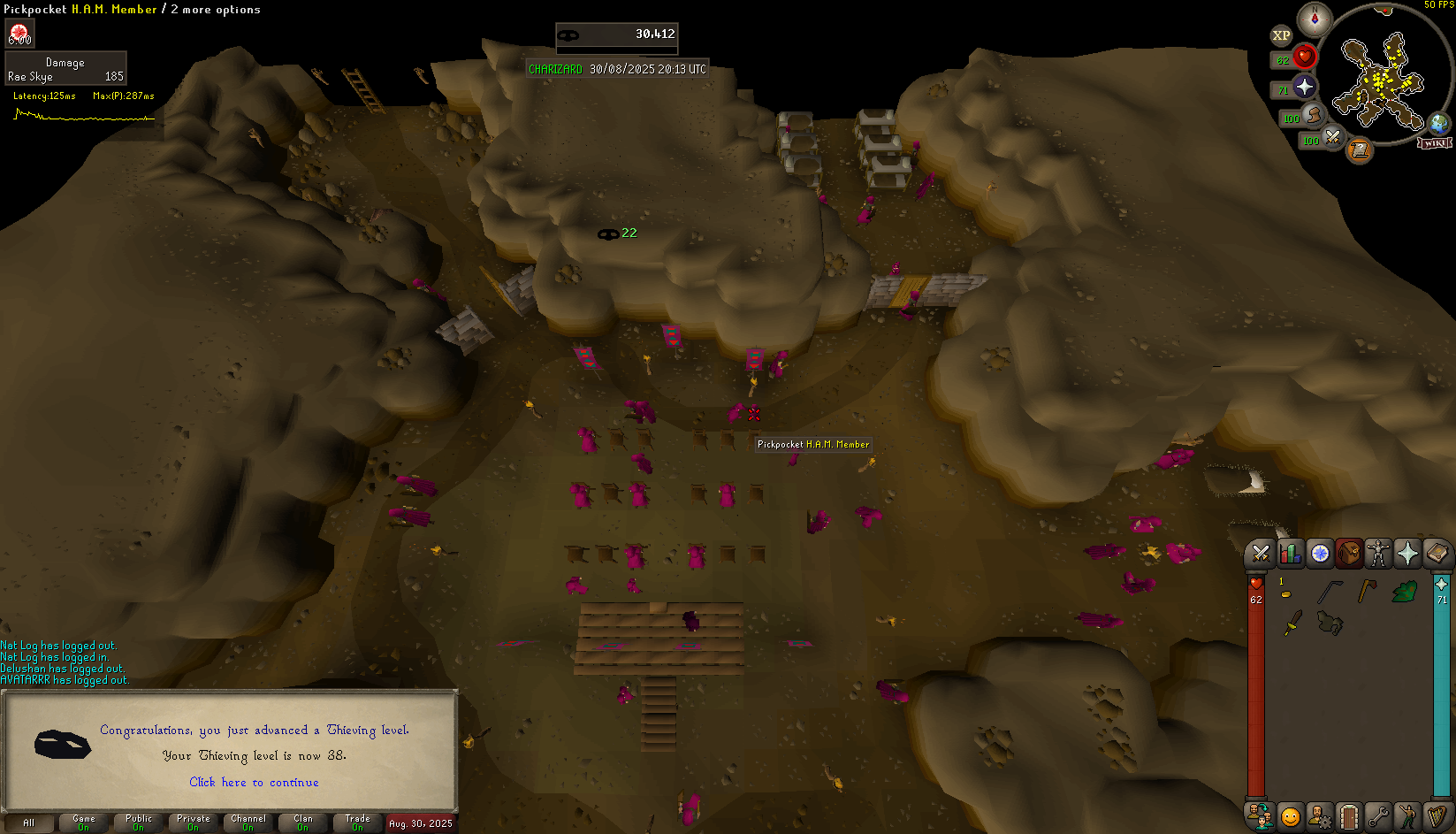Image resolution: width=1456 pixels, height=834 pixels.
Task: Select the sword in the inventory
Action: [1292, 623]
